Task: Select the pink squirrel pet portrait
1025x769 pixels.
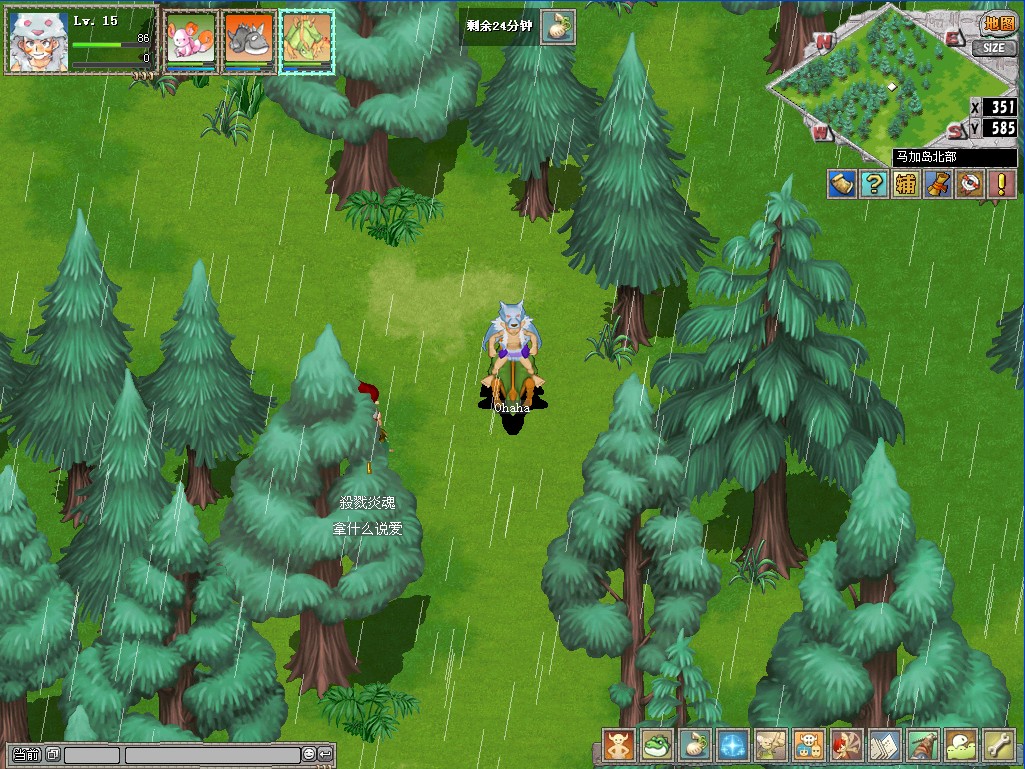Action: click(190, 41)
